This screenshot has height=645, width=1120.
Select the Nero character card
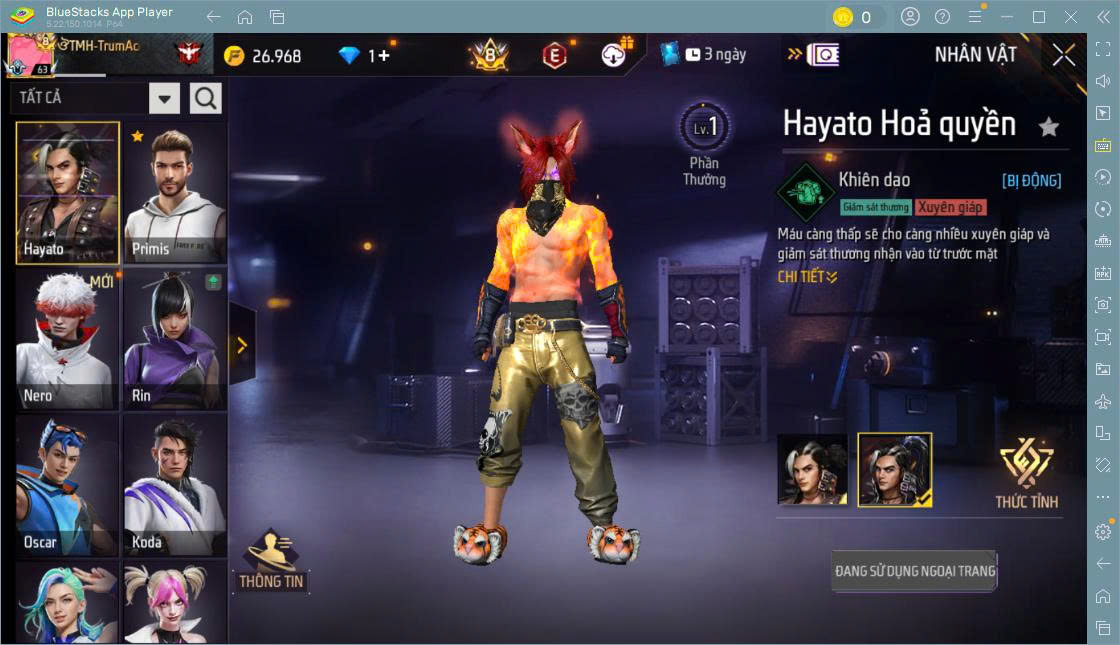coord(67,340)
